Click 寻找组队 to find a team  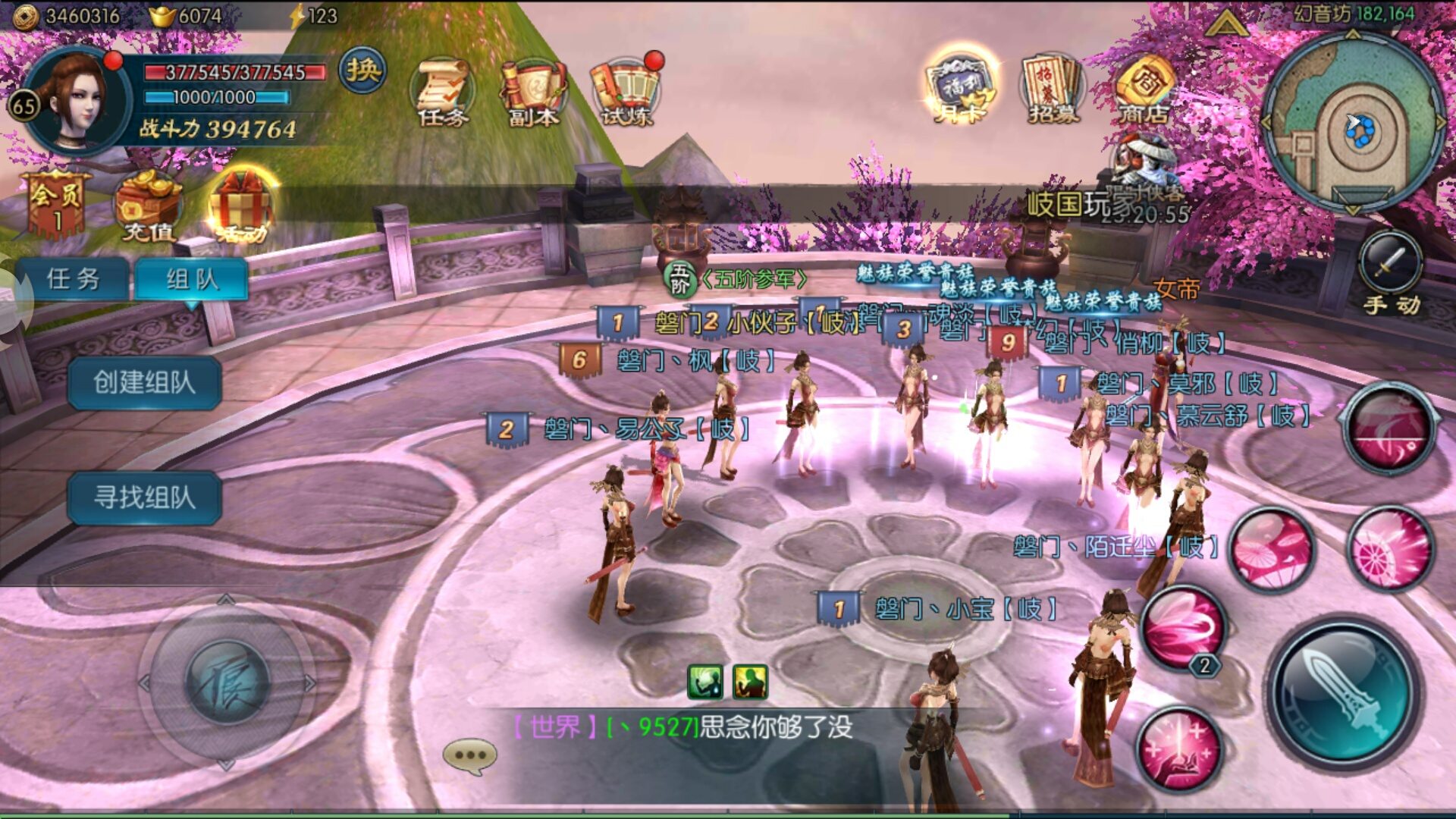point(144,497)
